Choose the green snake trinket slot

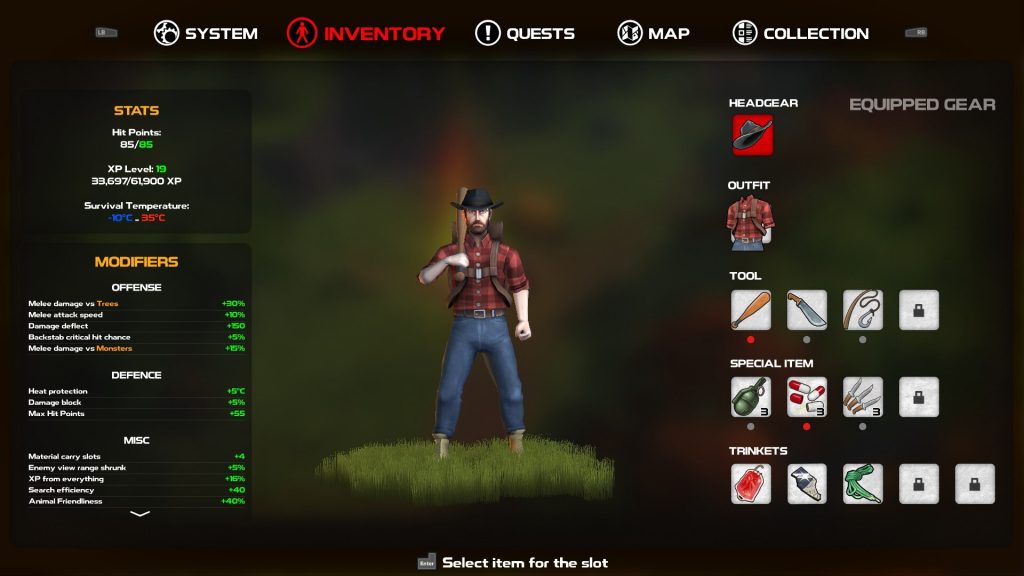(863, 484)
